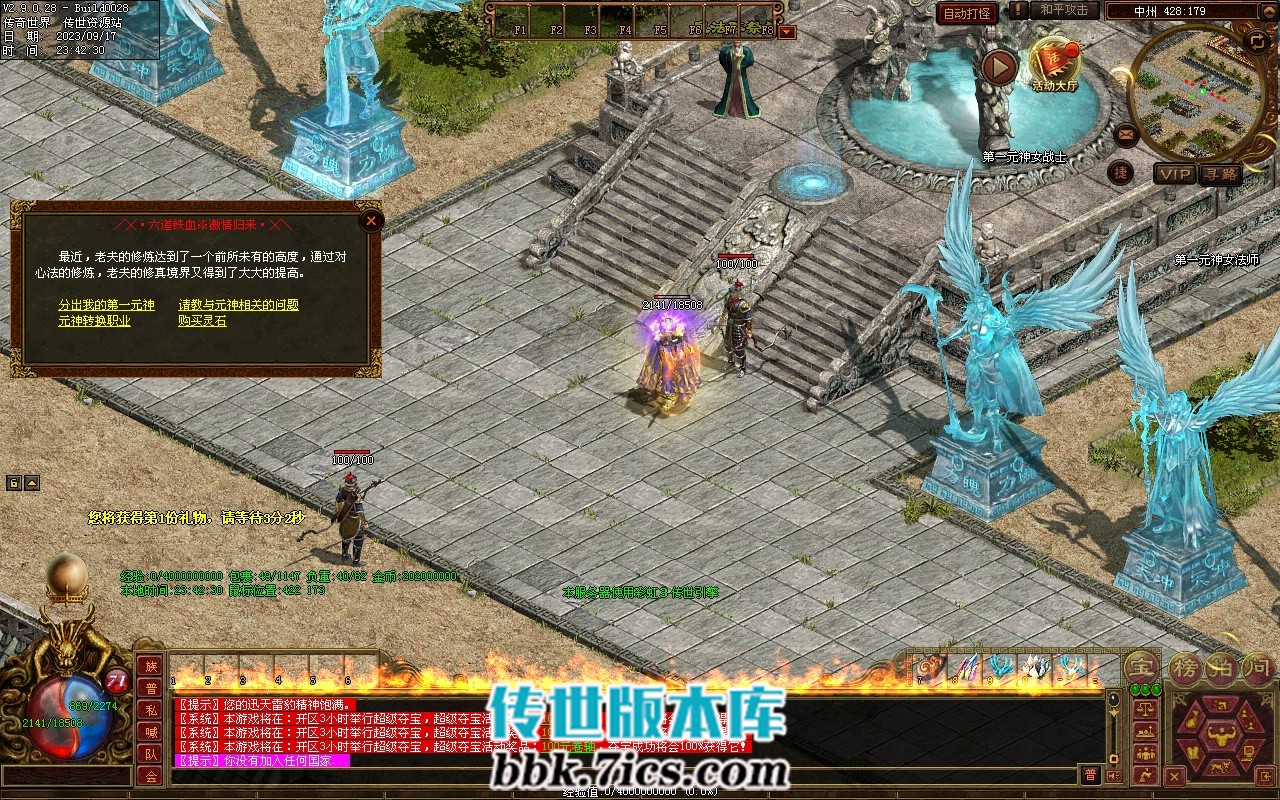Screen dimensions: 1280x800
Task: Open the 活动大厅 event hall icon
Action: tap(1055, 63)
